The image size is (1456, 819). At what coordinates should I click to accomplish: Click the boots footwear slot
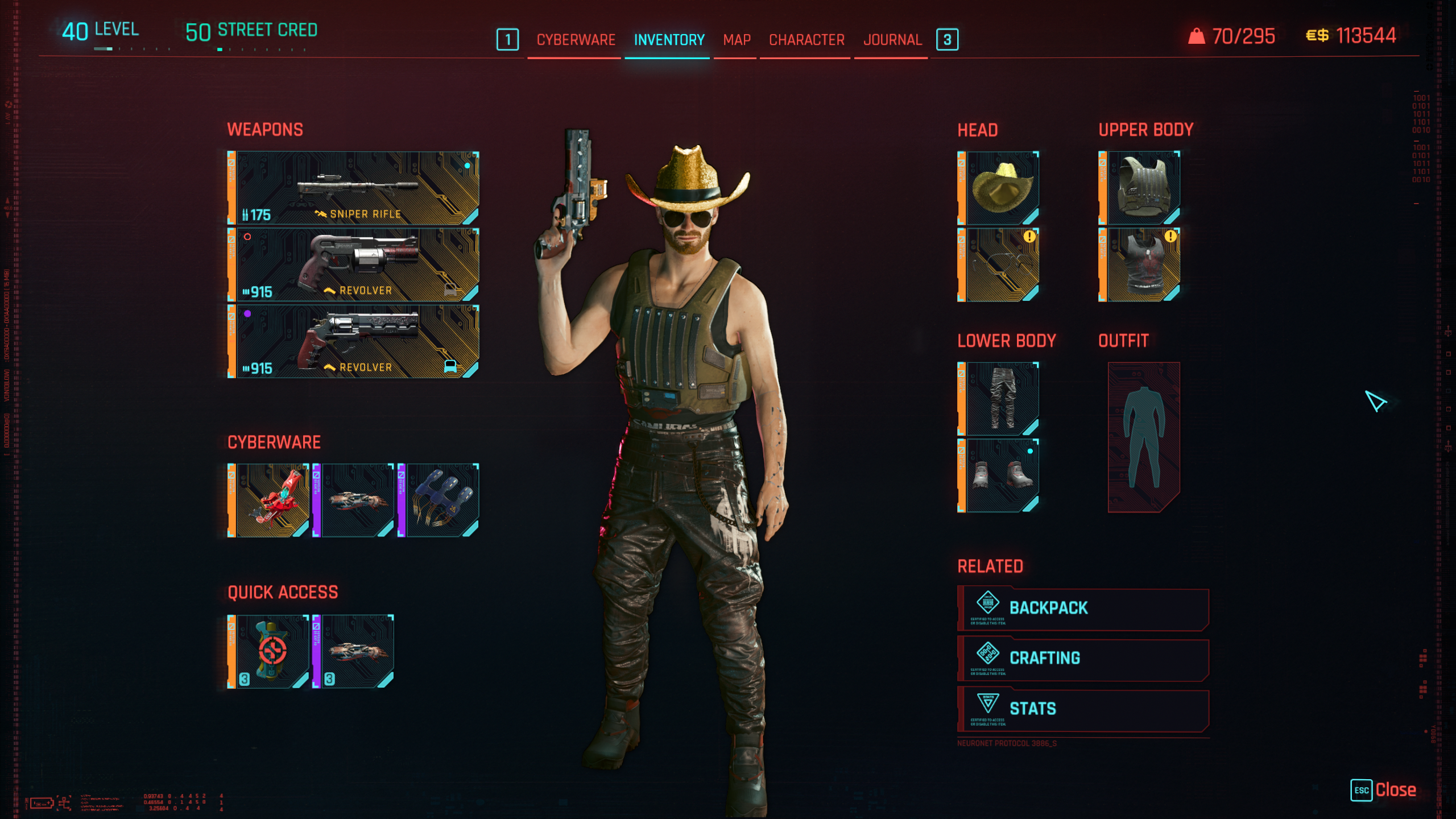(x=999, y=475)
